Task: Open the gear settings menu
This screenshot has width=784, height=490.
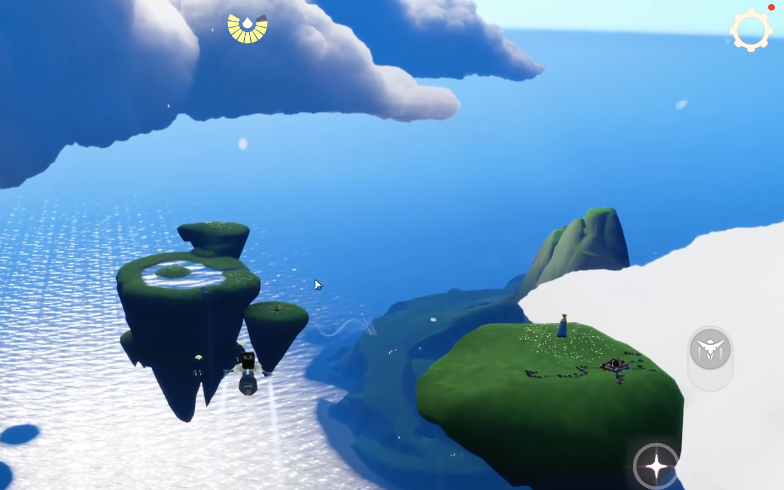Action: tap(750, 30)
